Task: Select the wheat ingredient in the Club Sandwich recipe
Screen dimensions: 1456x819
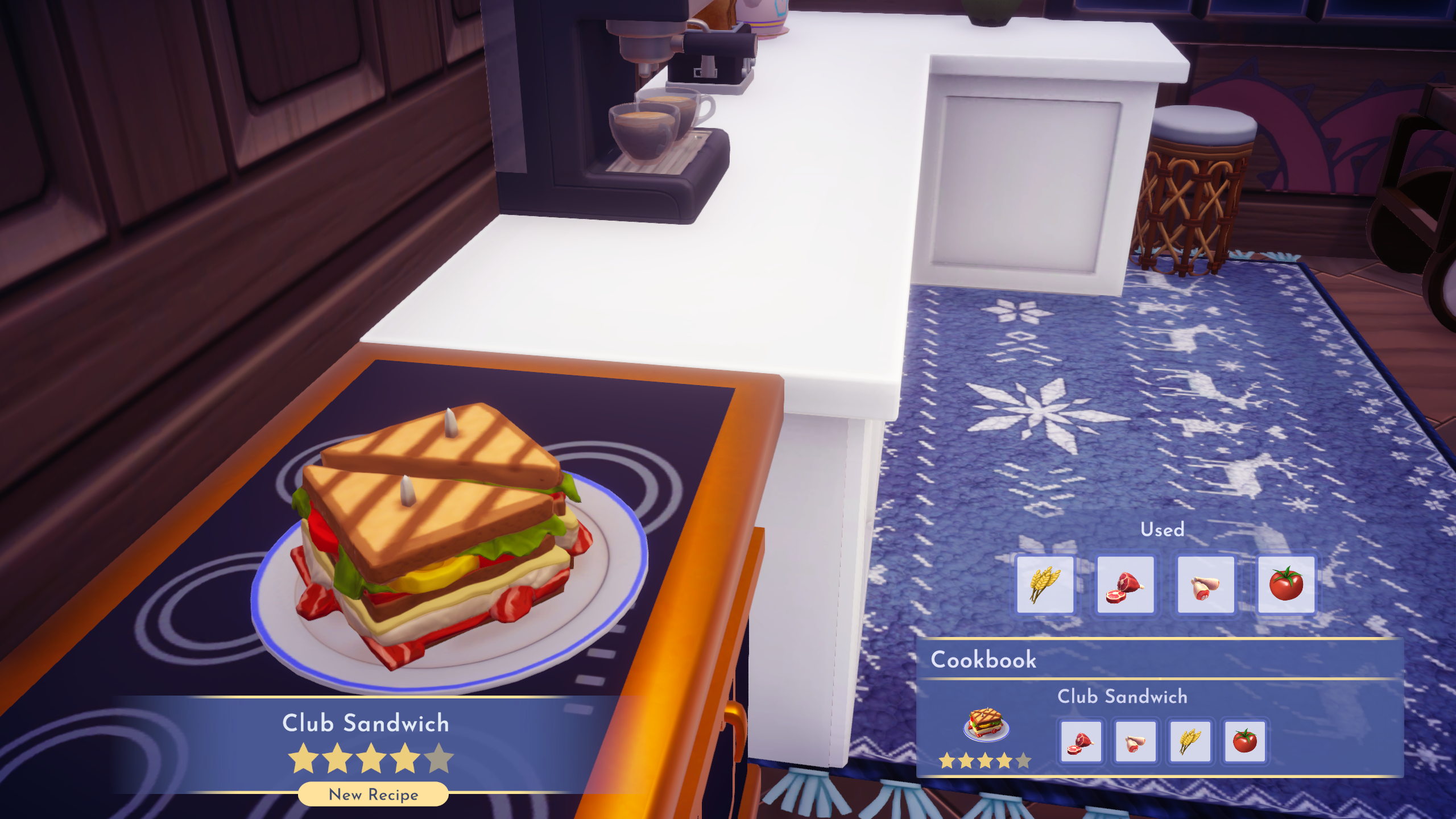Action: click(1190, 742)
